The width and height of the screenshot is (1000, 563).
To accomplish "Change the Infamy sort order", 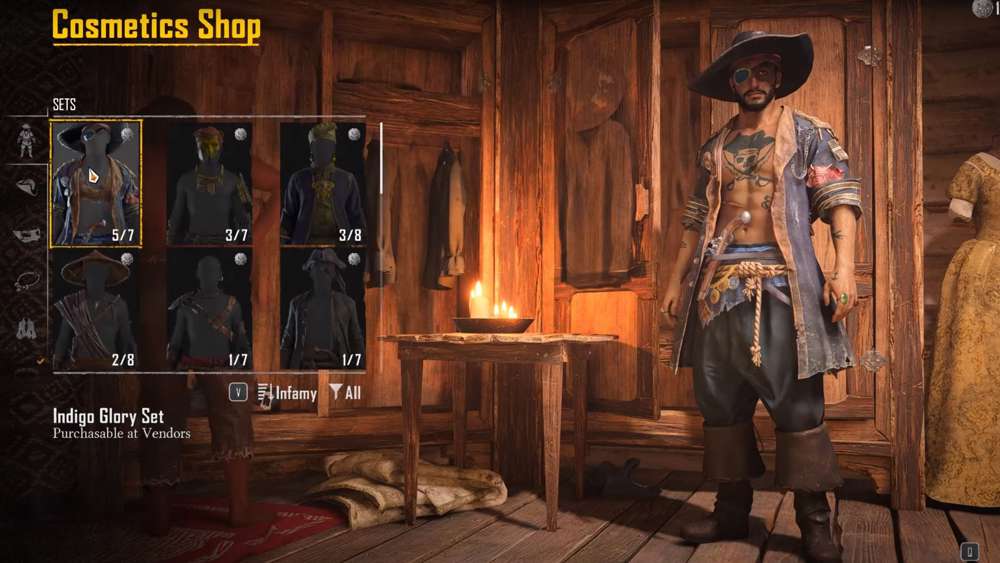I will [x=287, y=393].
